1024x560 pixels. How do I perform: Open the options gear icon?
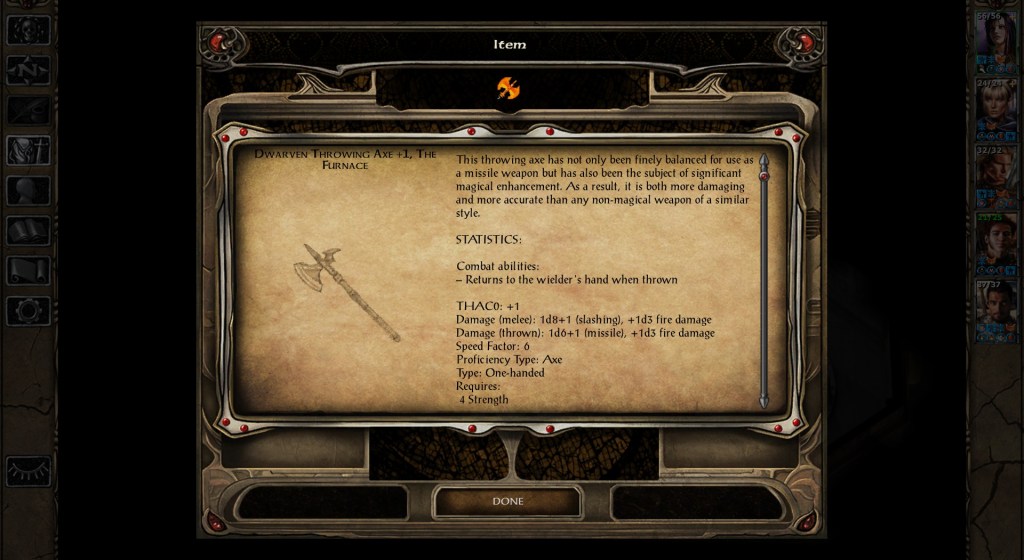pyautogui.click(x=28, y=310)
